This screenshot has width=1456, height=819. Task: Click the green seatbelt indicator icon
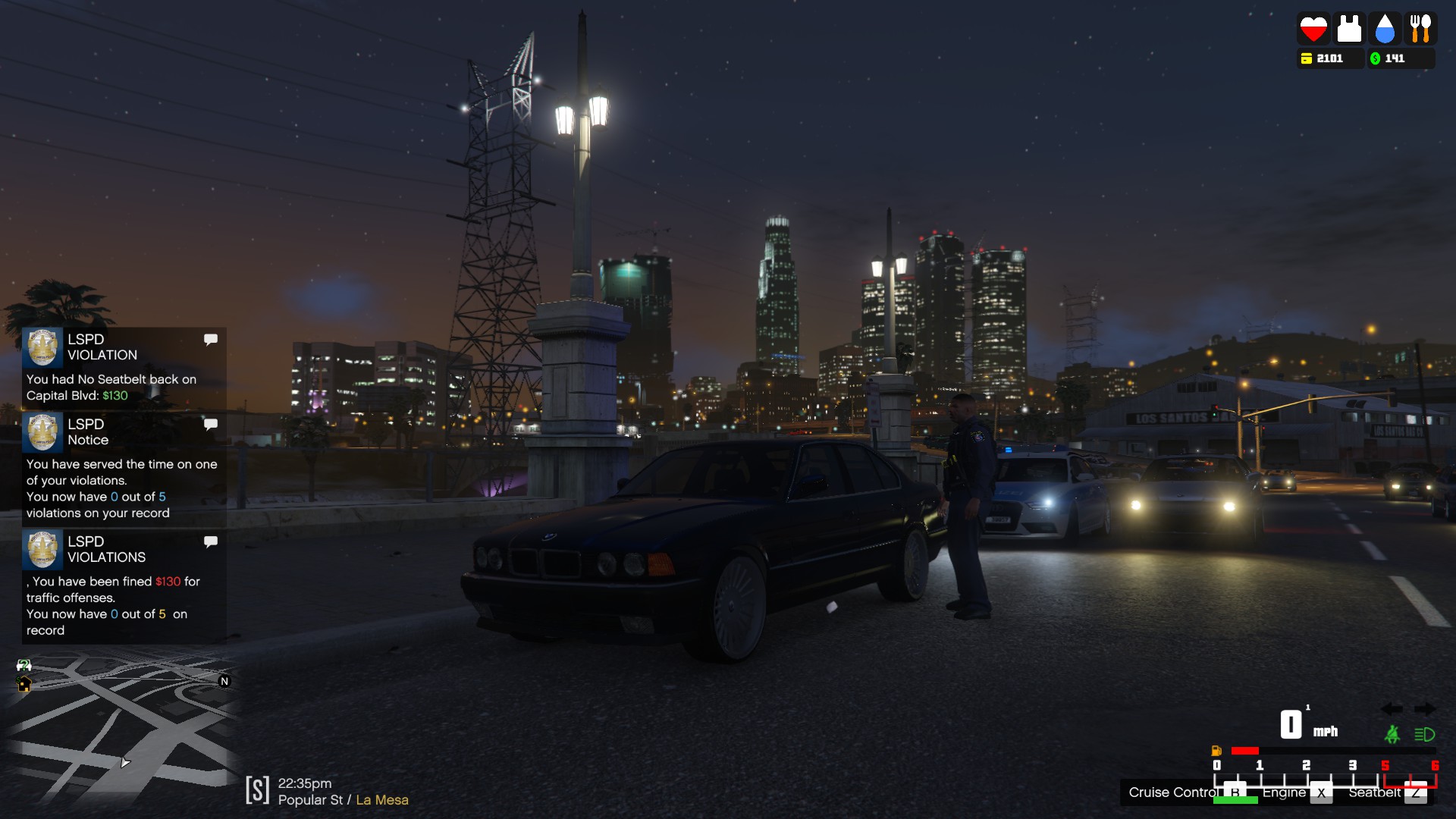1392,734
